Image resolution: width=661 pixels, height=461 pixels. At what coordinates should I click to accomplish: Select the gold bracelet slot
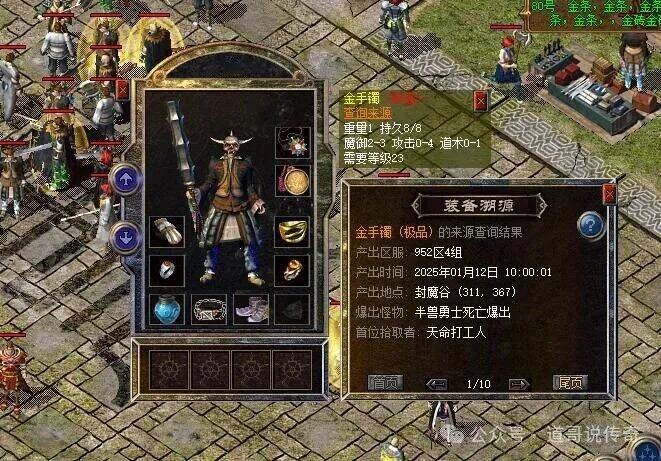(x=292, y=232)
